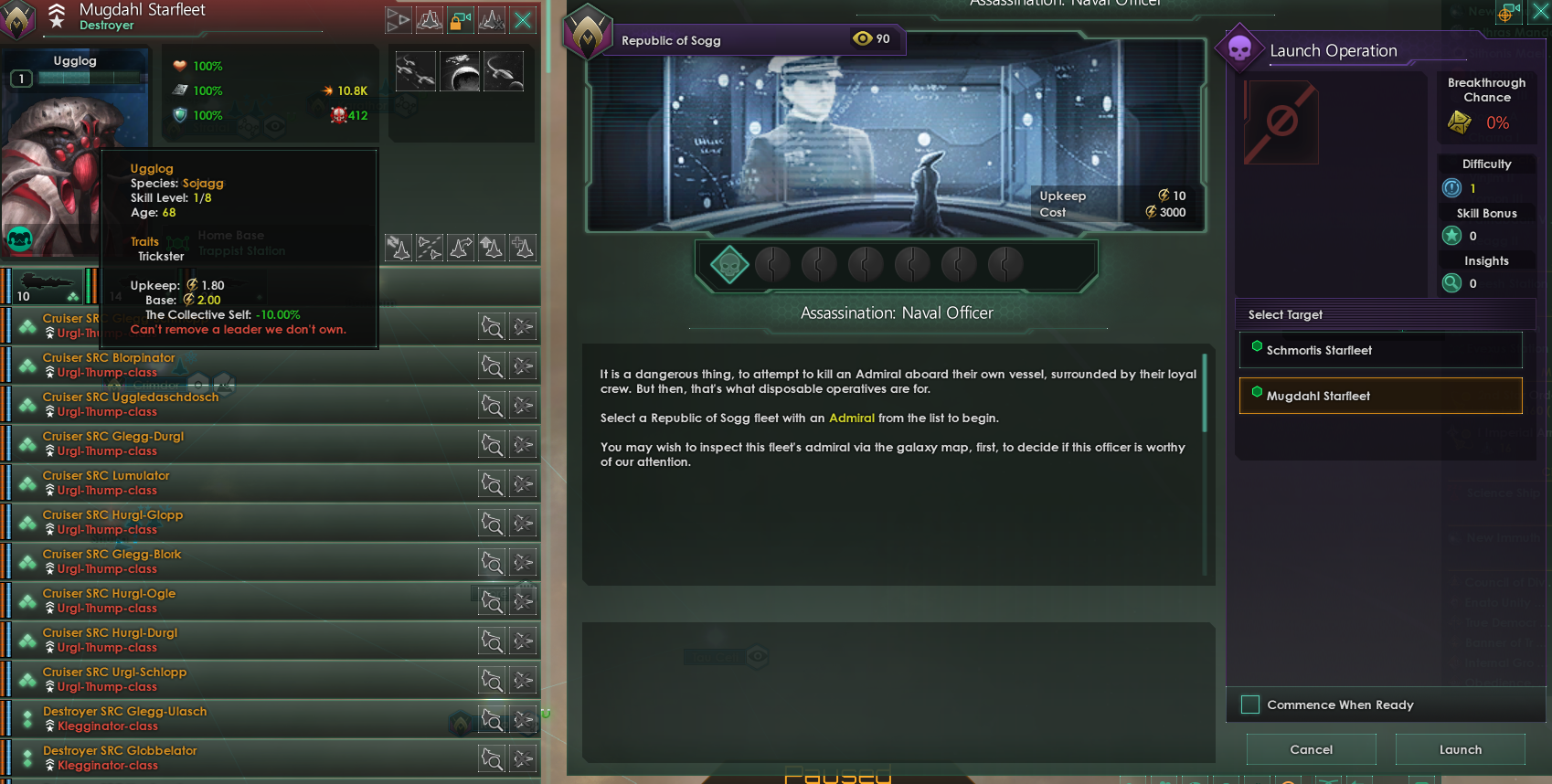Click the transfer ships icon at fleet panel bottom
Image resolution: width=1552 pixels, height=784 pixels.
click(x=398, y=248)
